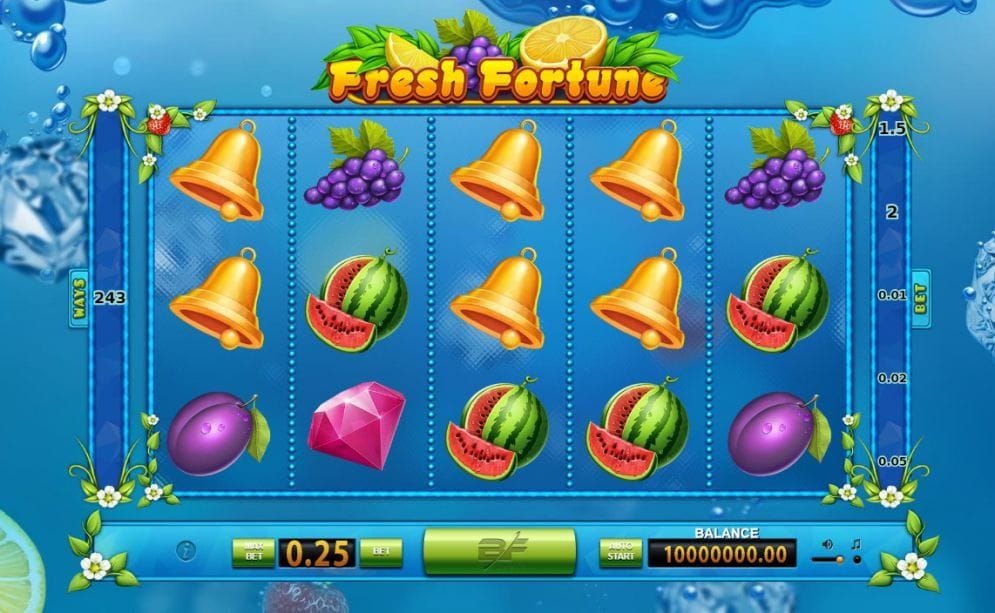Select the 0.02 bet value
This screenshot has height=613, width=995.
tap(892, 378)
